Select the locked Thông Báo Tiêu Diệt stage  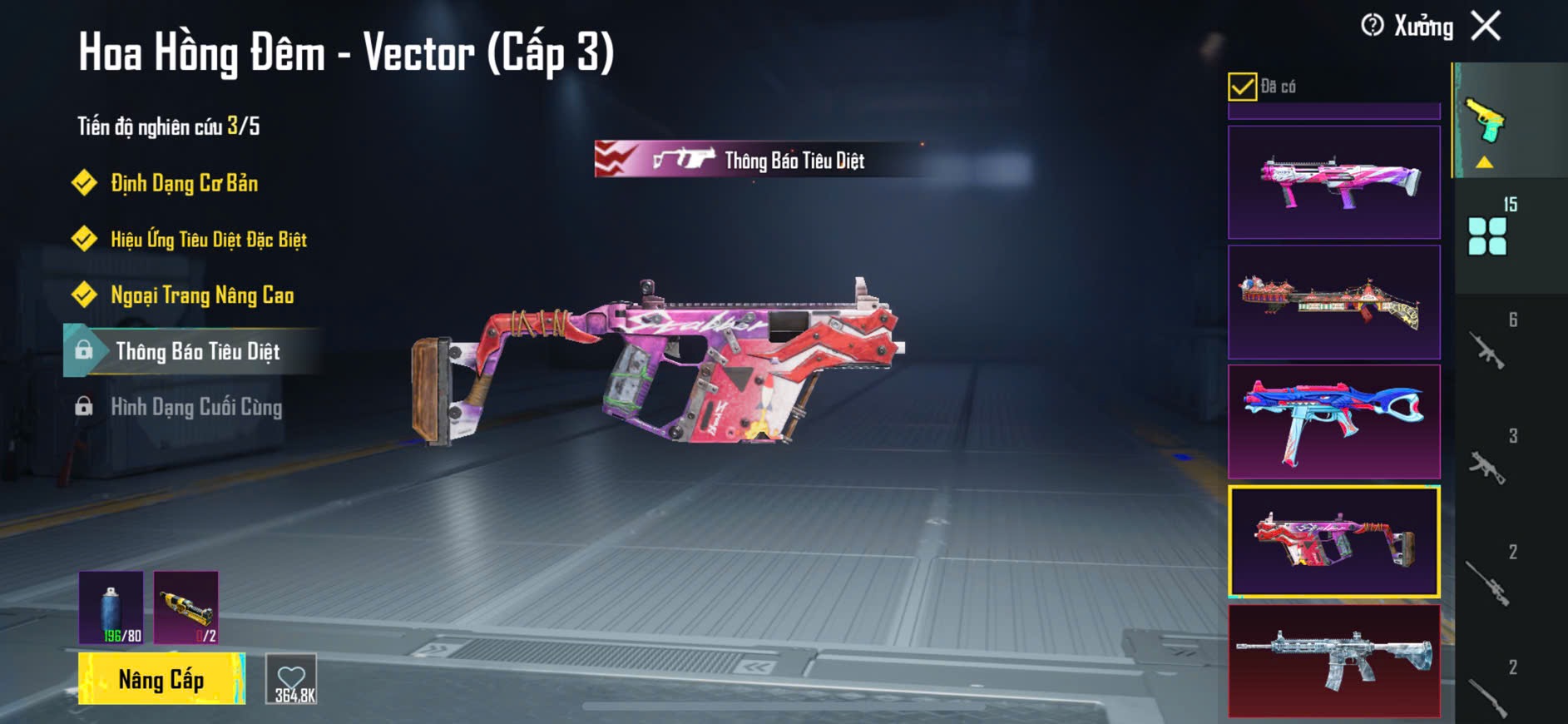[197, 351]
